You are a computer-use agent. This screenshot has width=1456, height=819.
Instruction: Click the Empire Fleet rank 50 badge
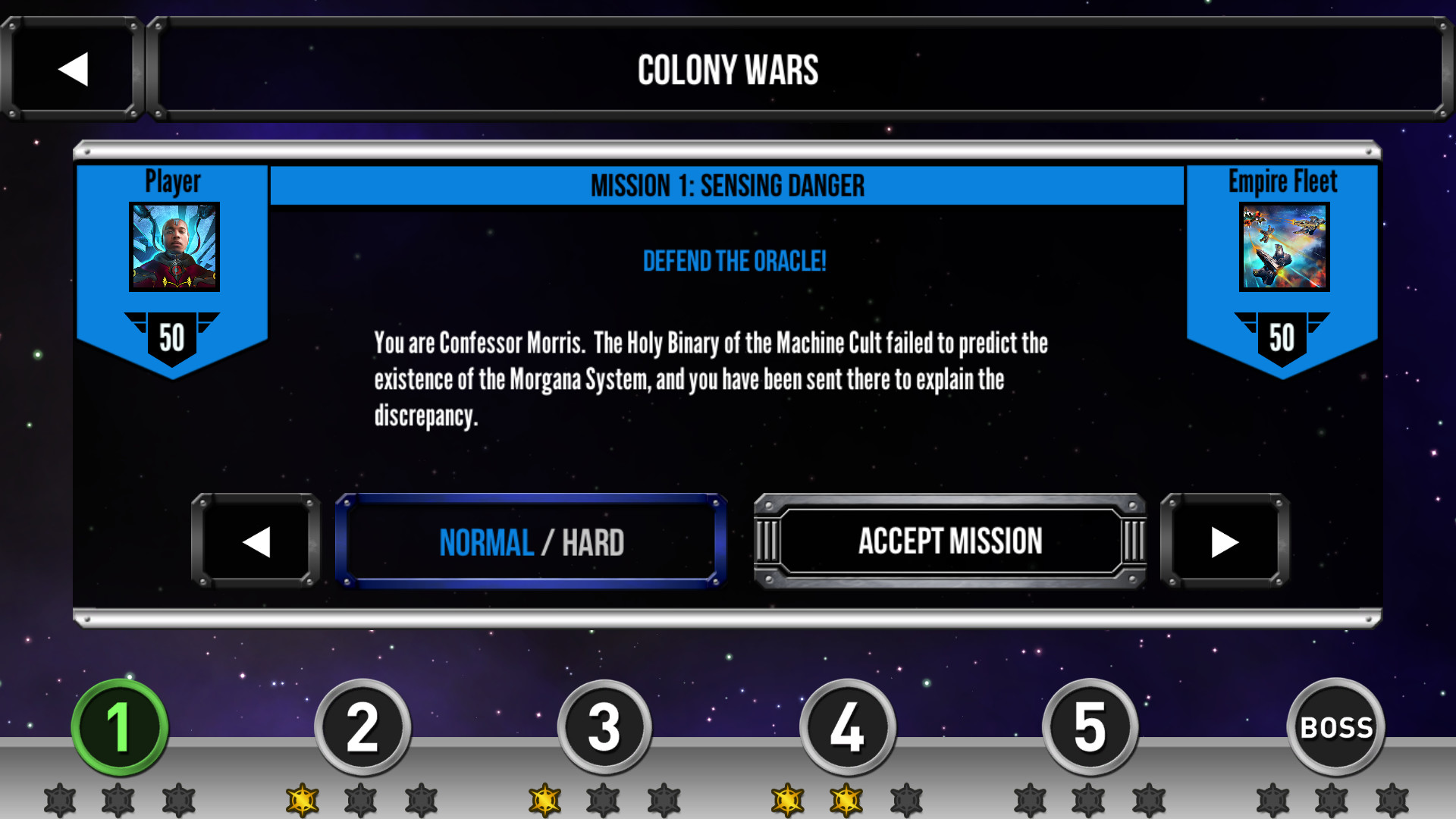(1282, 340)
